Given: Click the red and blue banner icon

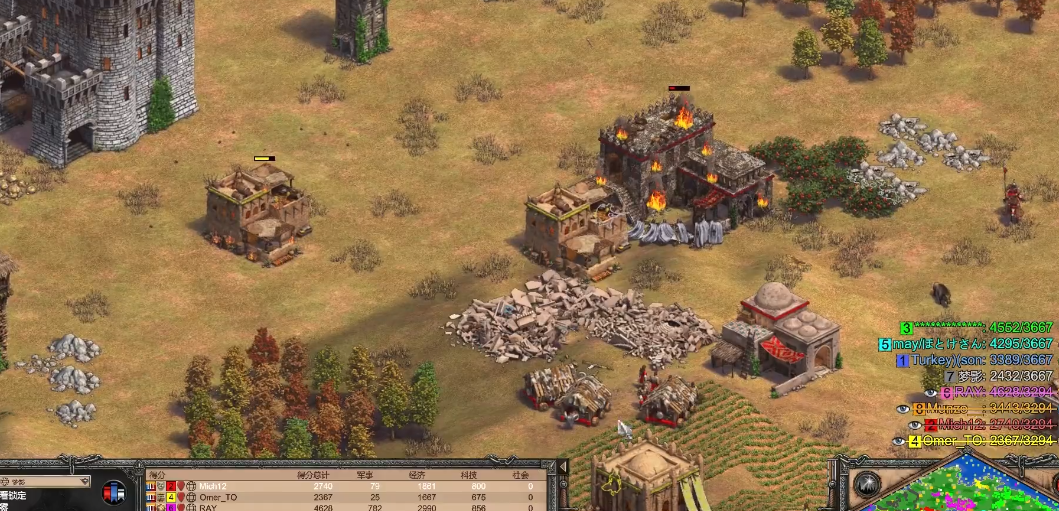Looking at the screenshot, I should pos(114,492).
